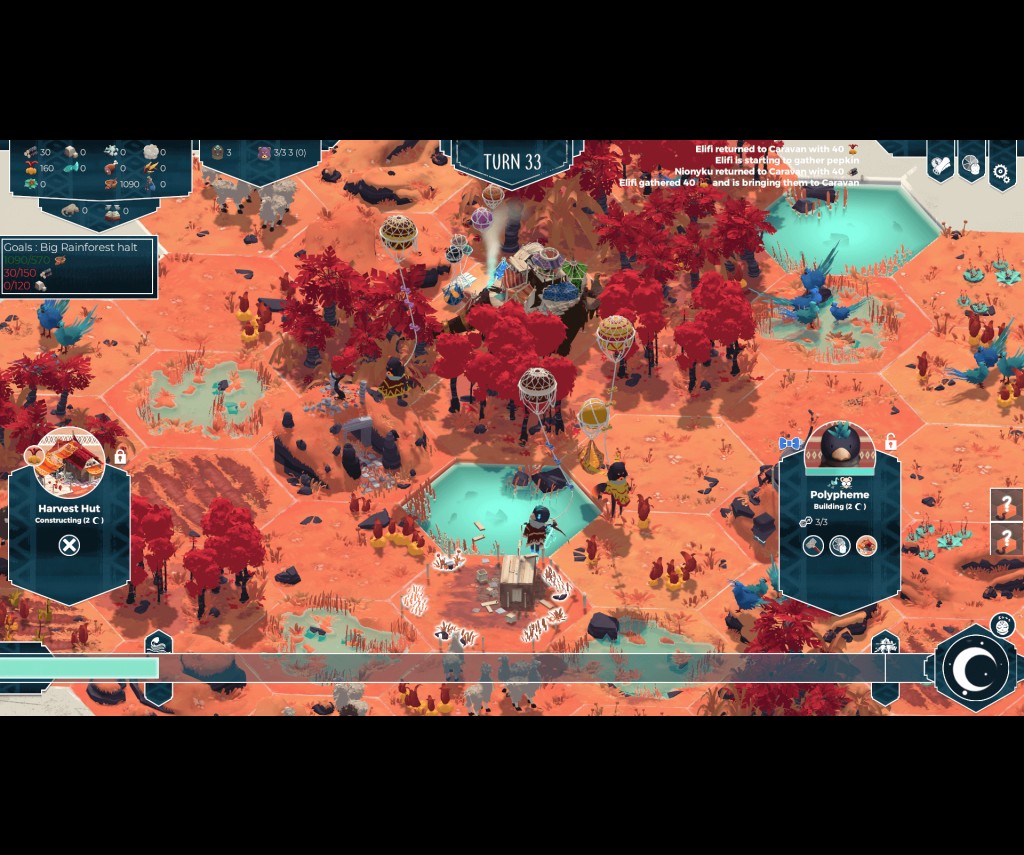Click the small mask icon above the moon

pyautogui.click(x=1000, y=627)
